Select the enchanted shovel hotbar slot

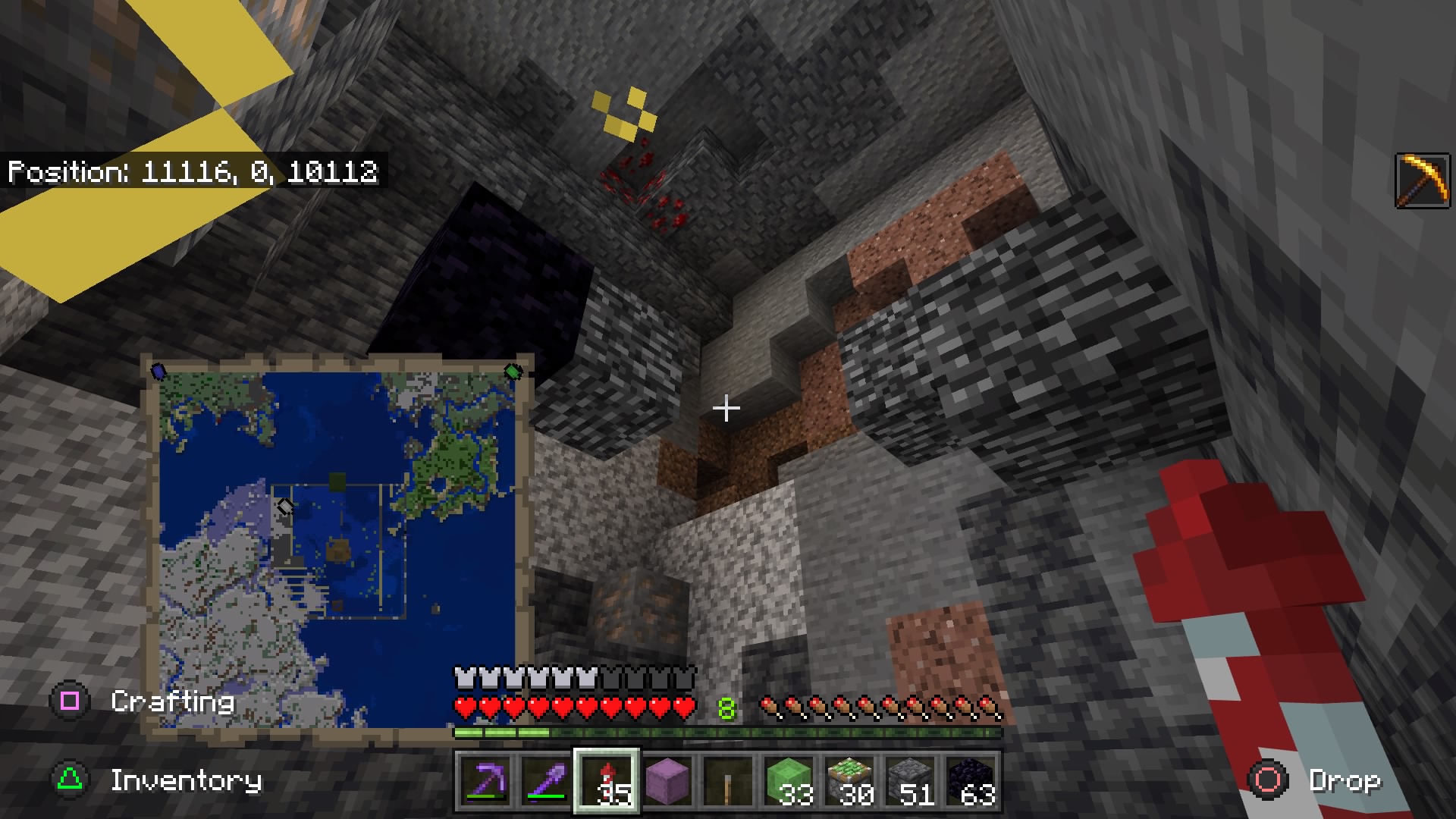[x=546, y=781]
